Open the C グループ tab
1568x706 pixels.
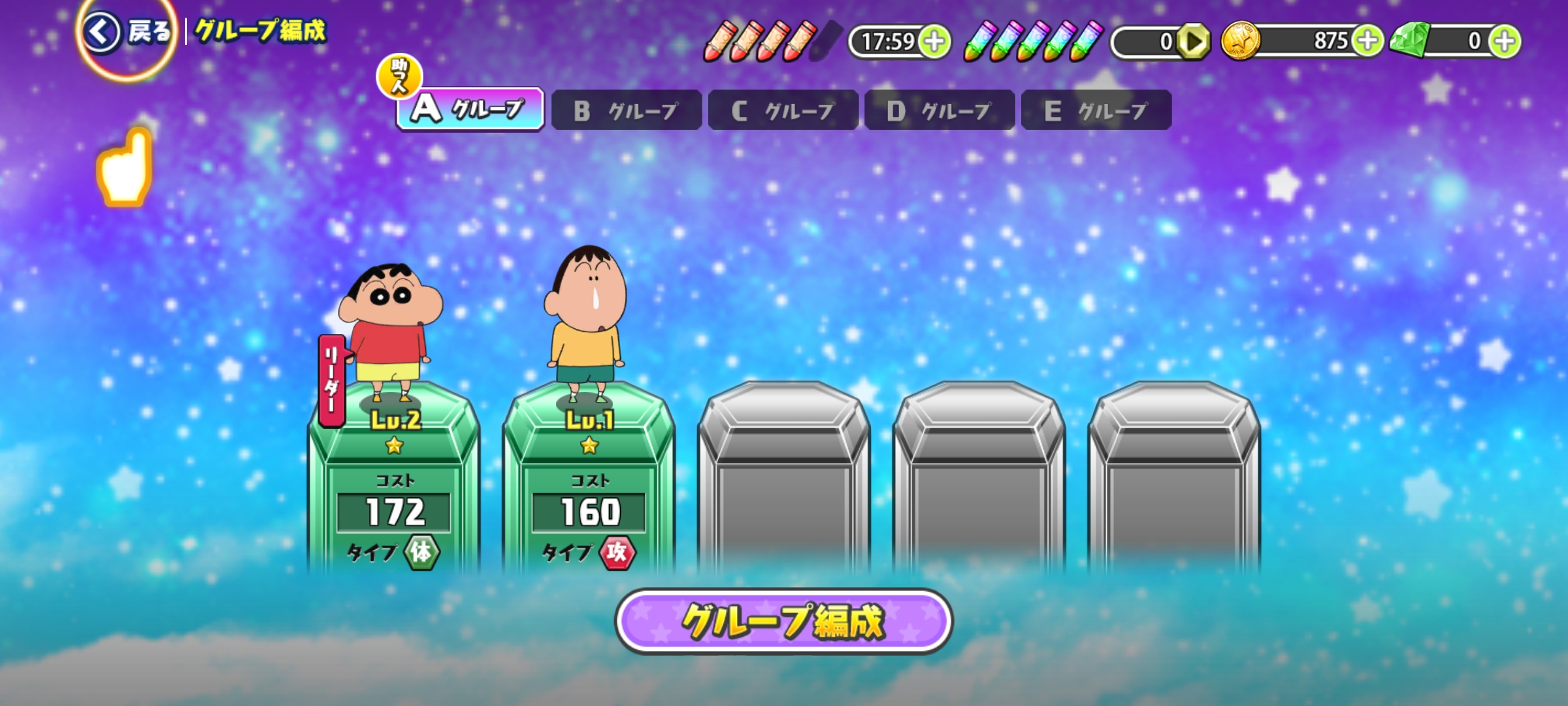click(x=783, y=110)
